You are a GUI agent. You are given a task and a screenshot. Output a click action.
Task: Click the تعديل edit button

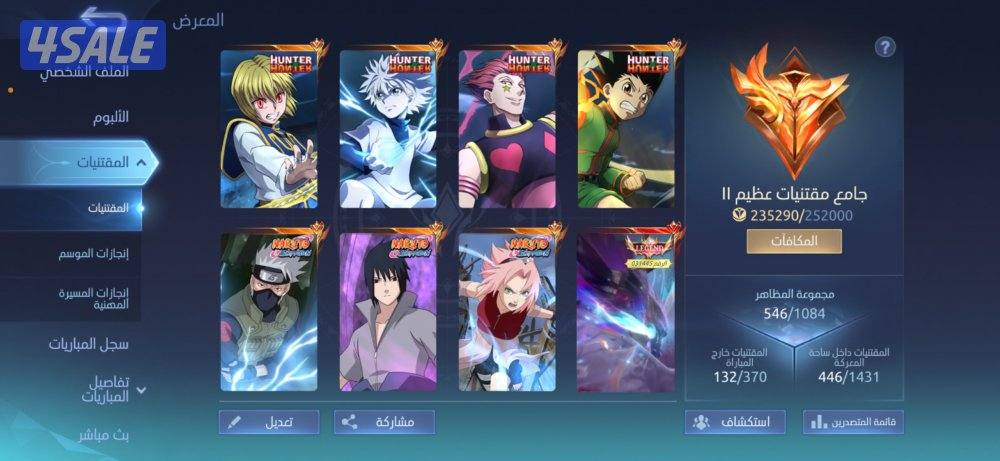pos(269,422)
